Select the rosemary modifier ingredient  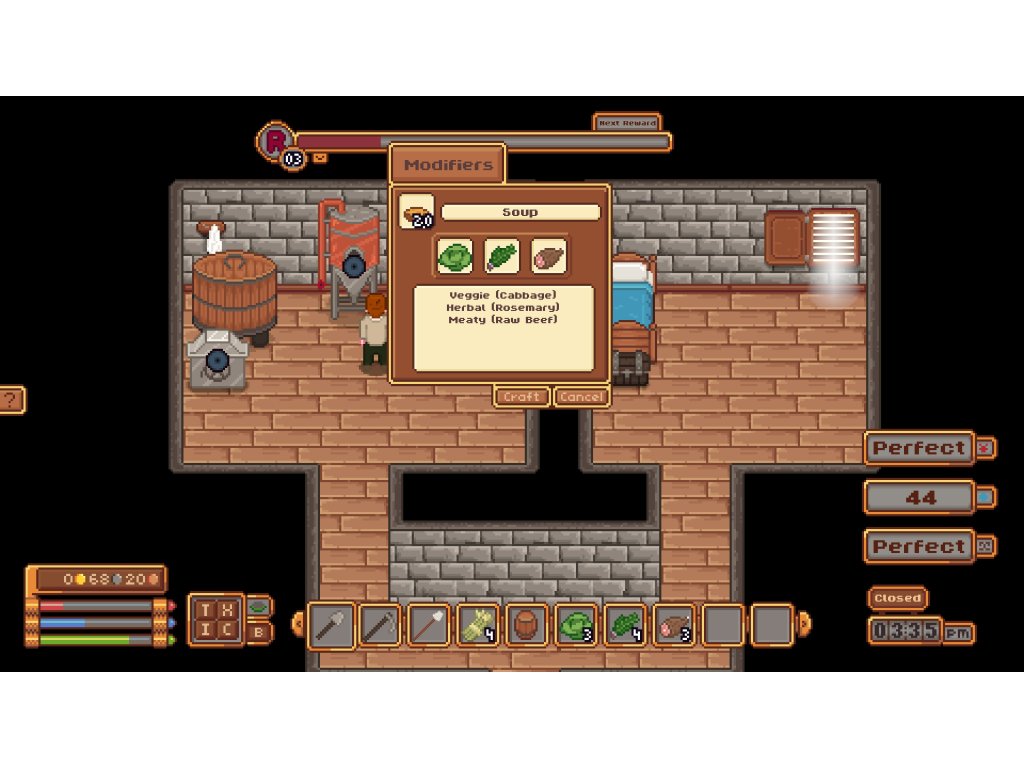[x=501, y=256]
